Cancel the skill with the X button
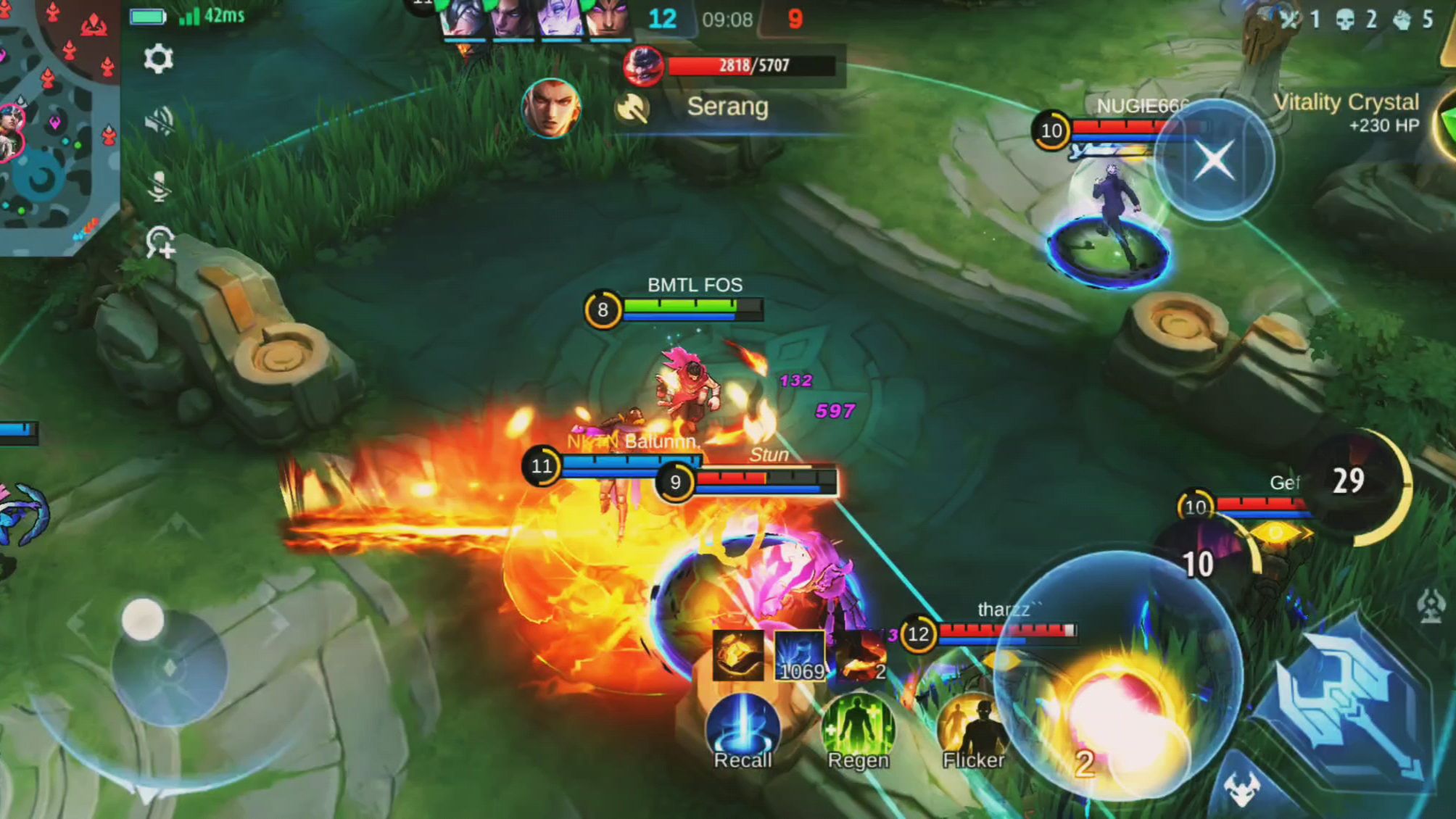The height and width of the screenshot is (819, 1456). coord(1215,160)
